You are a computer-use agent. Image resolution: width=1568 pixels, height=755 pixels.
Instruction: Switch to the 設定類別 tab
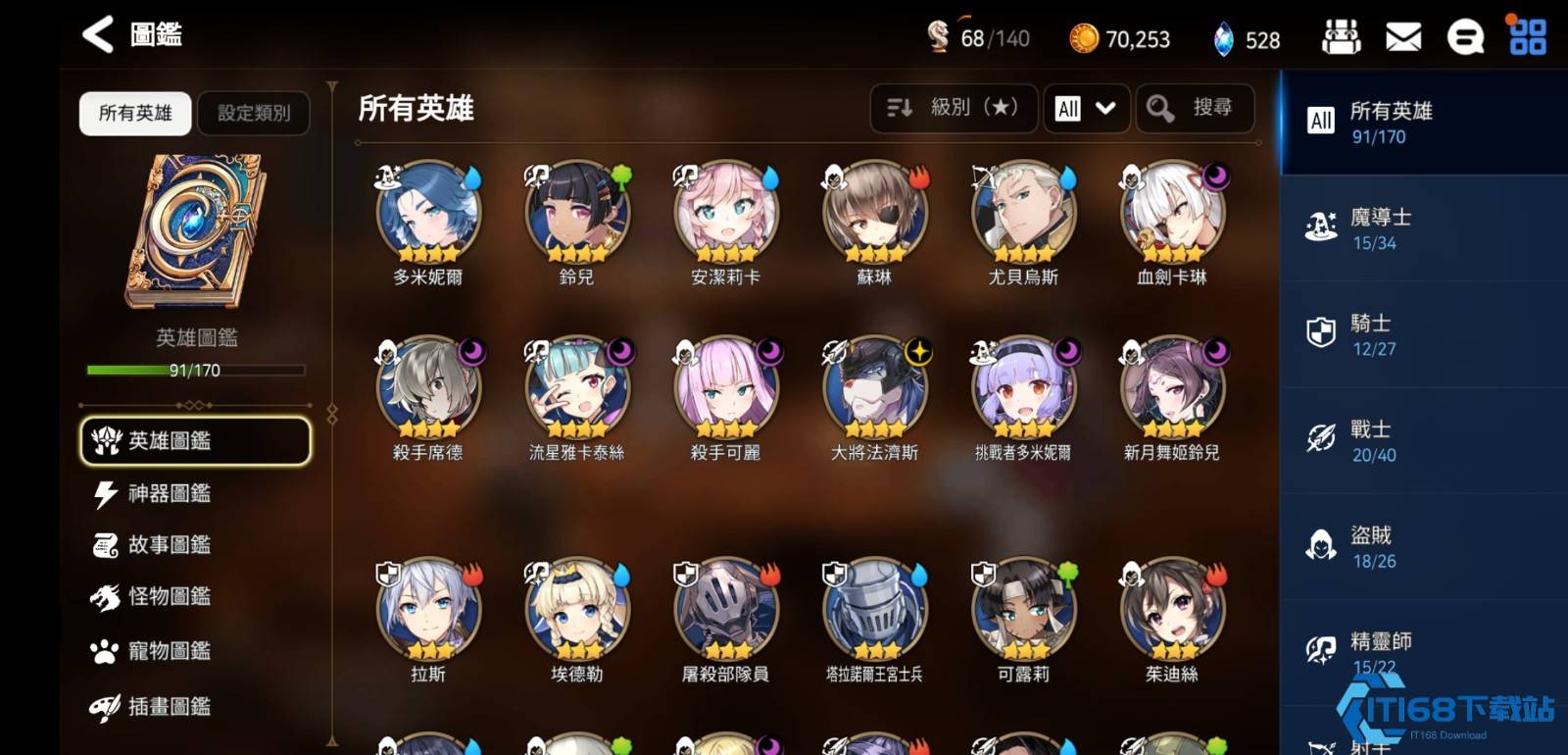click(x=253, y=113)
